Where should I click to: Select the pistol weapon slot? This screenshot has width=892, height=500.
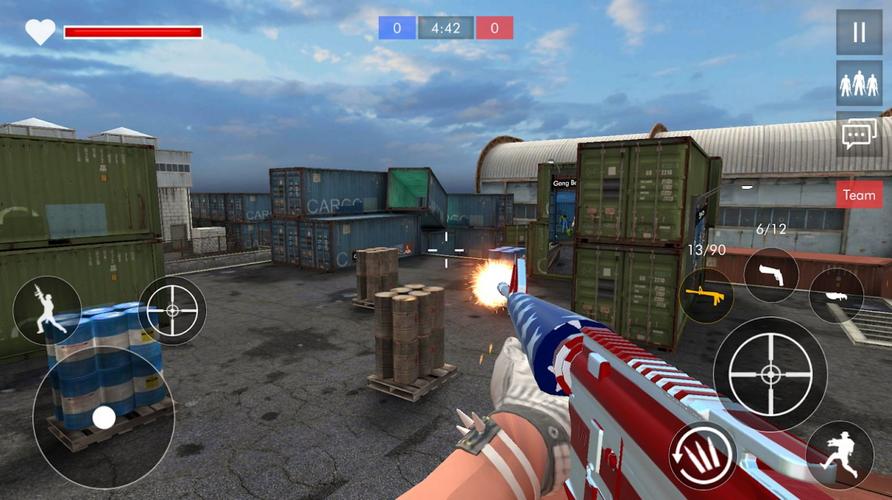[x=771, y=275]
